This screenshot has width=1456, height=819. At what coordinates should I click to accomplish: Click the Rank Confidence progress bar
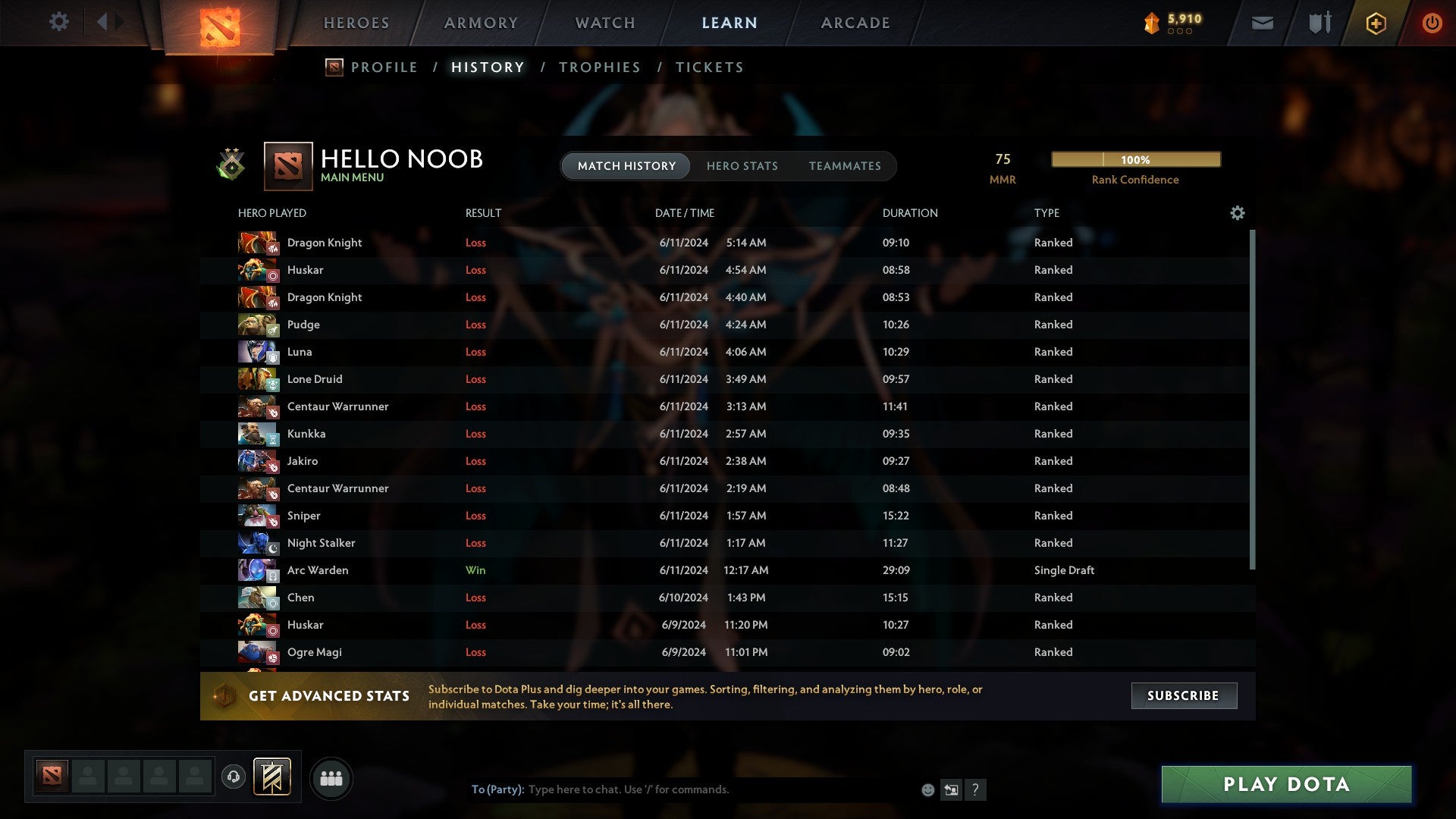click(x=1135, y=159)
